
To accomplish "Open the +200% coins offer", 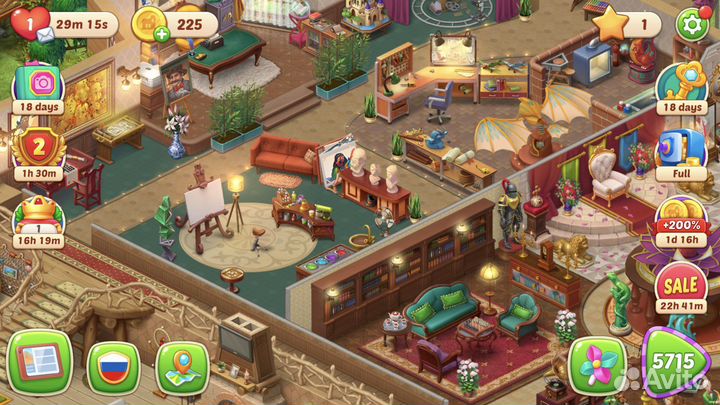I will coord(682,222).
